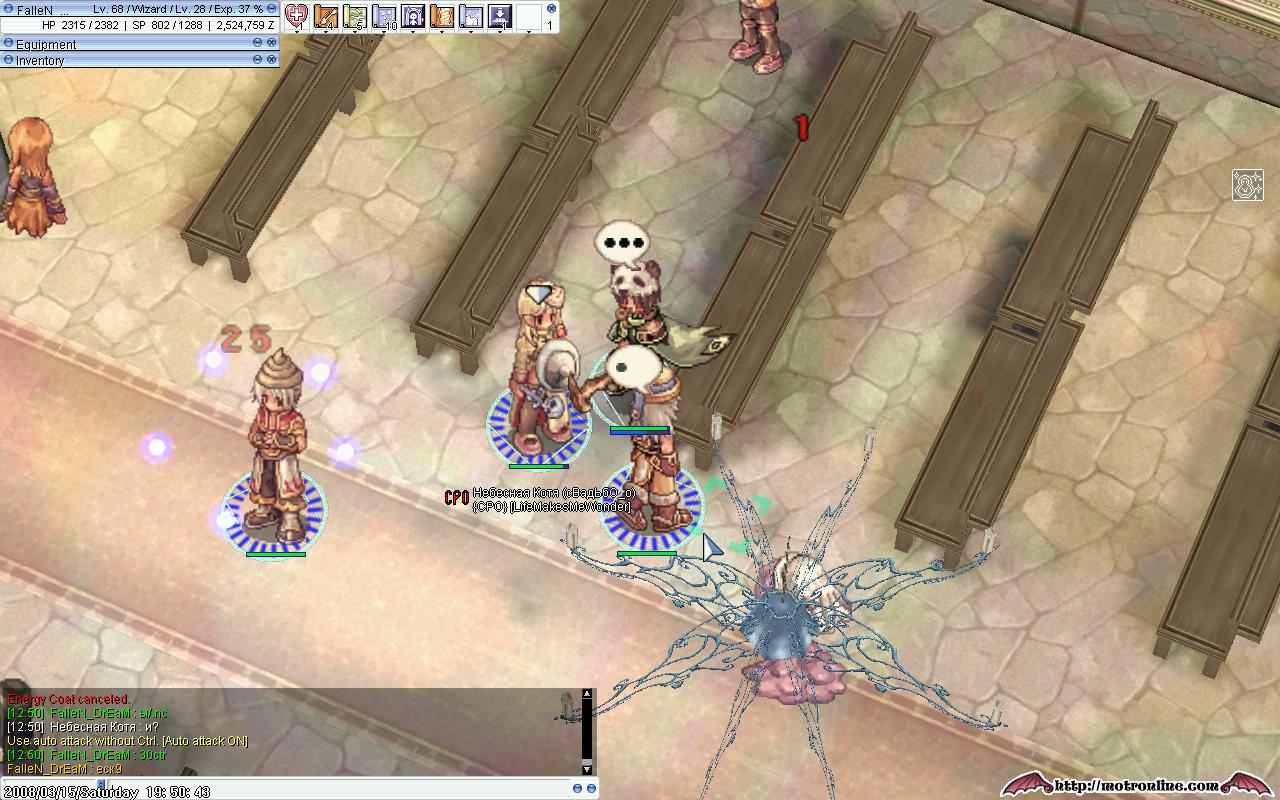
Task: Minimize the Inventory window
Action: [257, 60]
